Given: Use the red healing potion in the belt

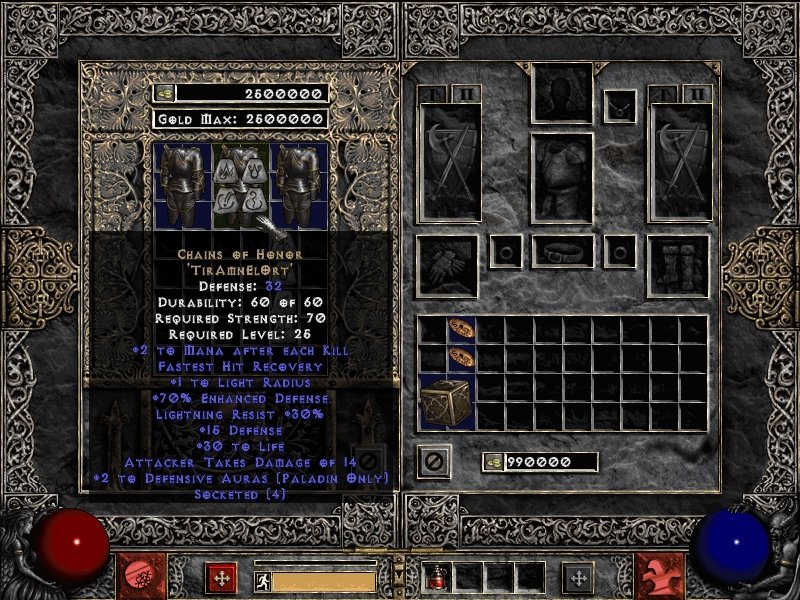Looking at the screenshot, I should coord(438,577).
